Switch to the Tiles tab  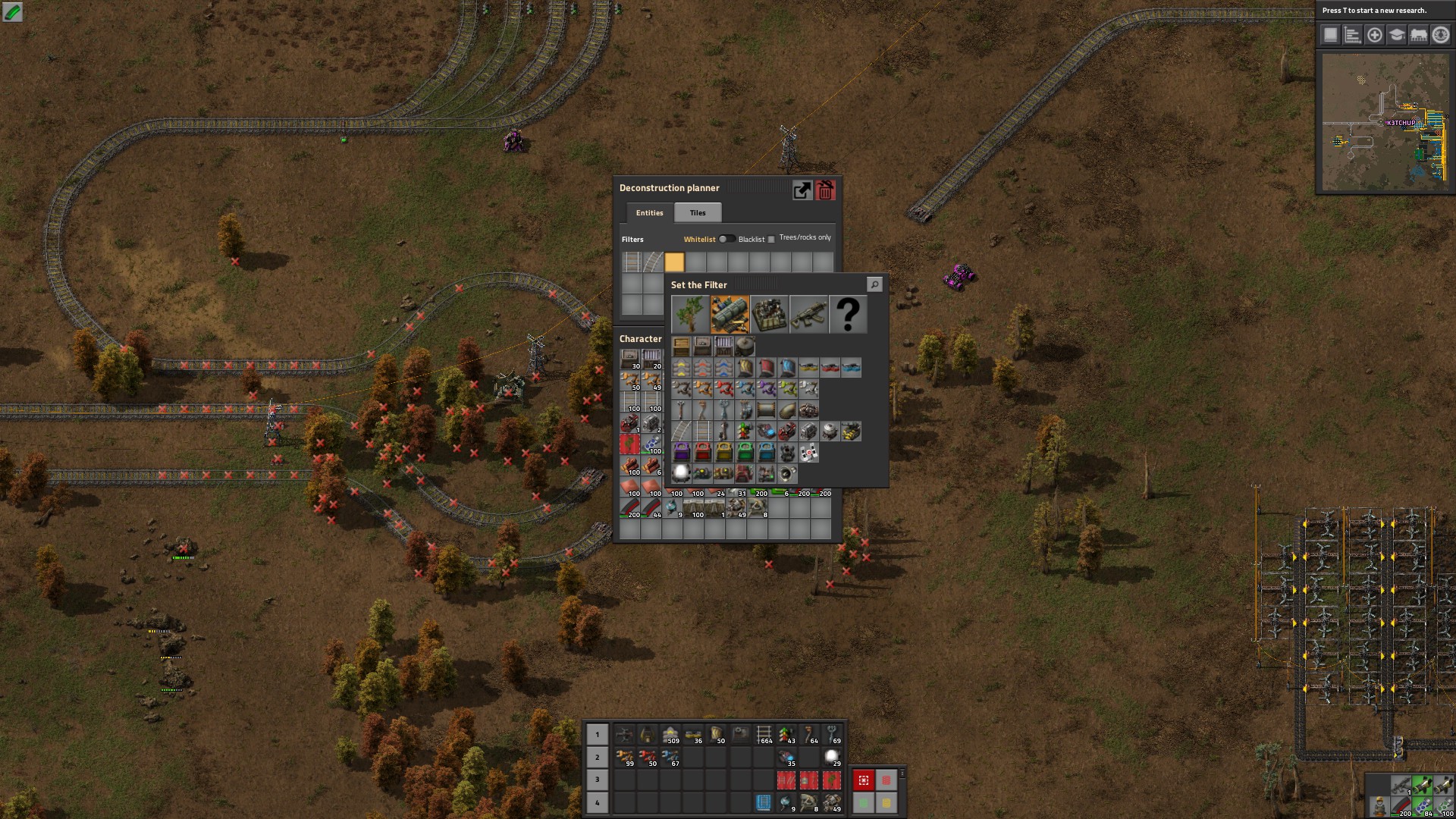[x=698, y=213]
